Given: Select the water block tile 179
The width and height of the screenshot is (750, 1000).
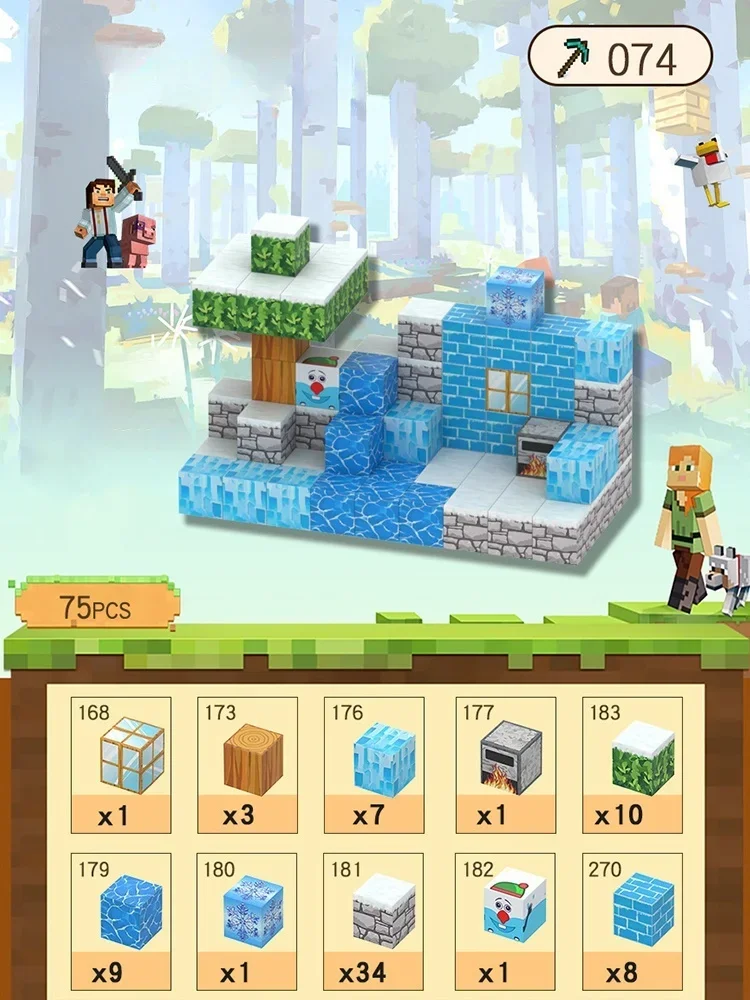Looking at the screenshot, I should (x=120, y=919).
